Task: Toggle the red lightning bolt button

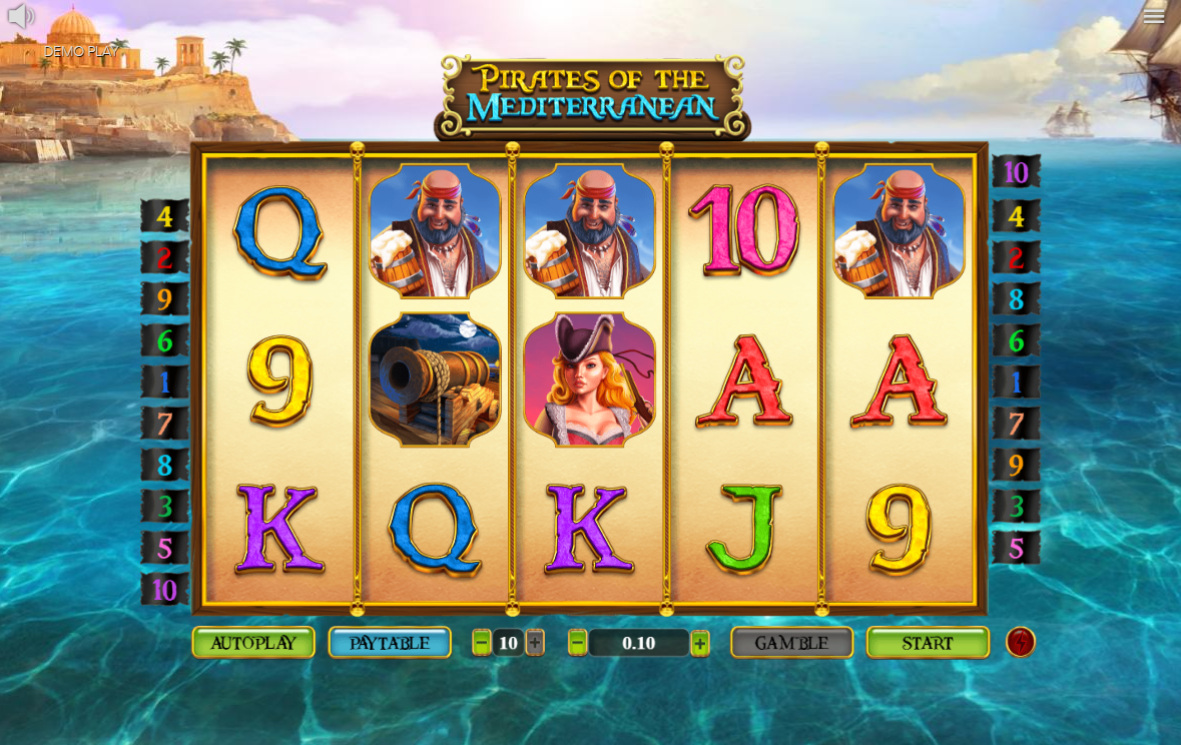Action: pos(1020,642)
